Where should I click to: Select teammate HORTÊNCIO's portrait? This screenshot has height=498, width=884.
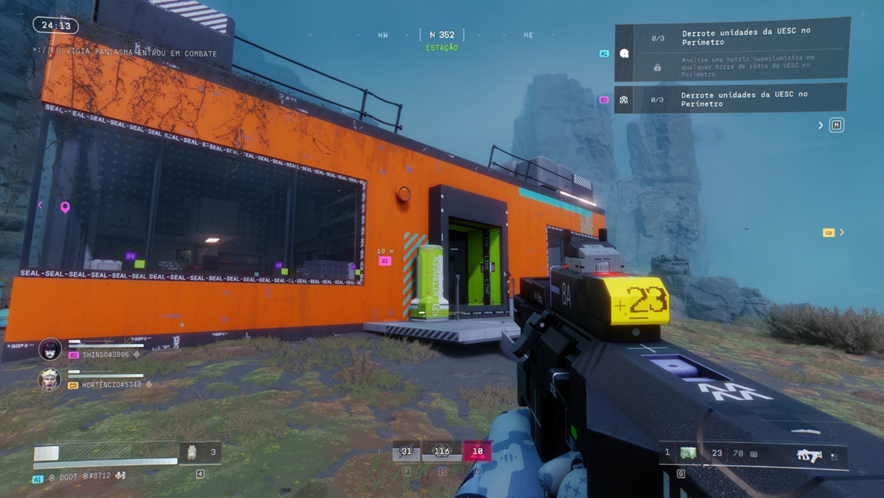49,380
